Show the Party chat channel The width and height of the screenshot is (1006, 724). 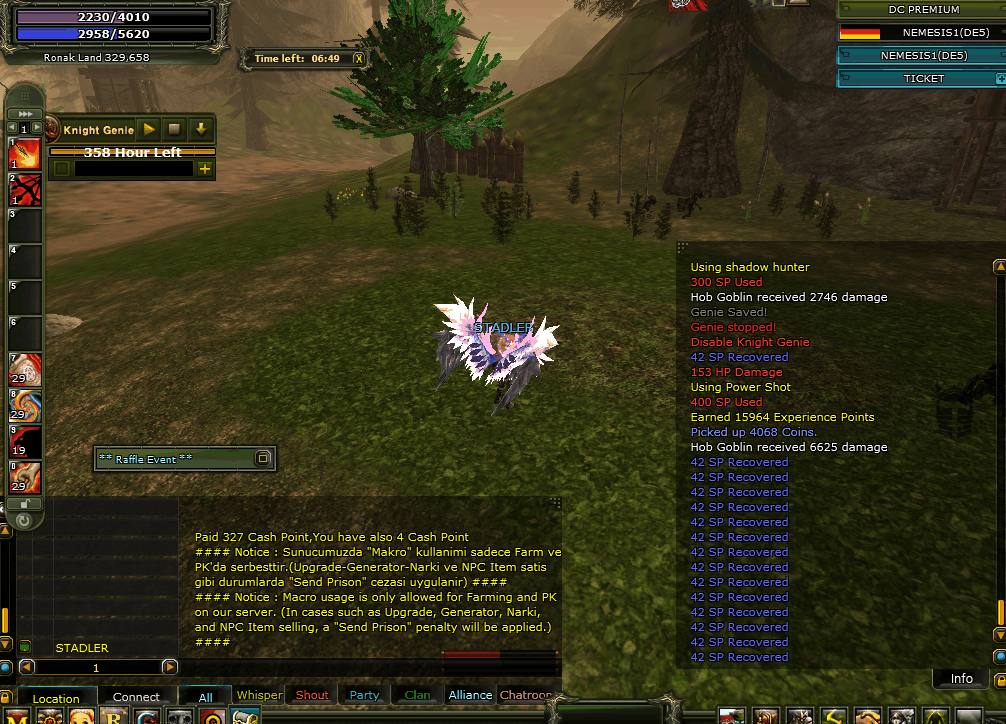click(364, 695)
